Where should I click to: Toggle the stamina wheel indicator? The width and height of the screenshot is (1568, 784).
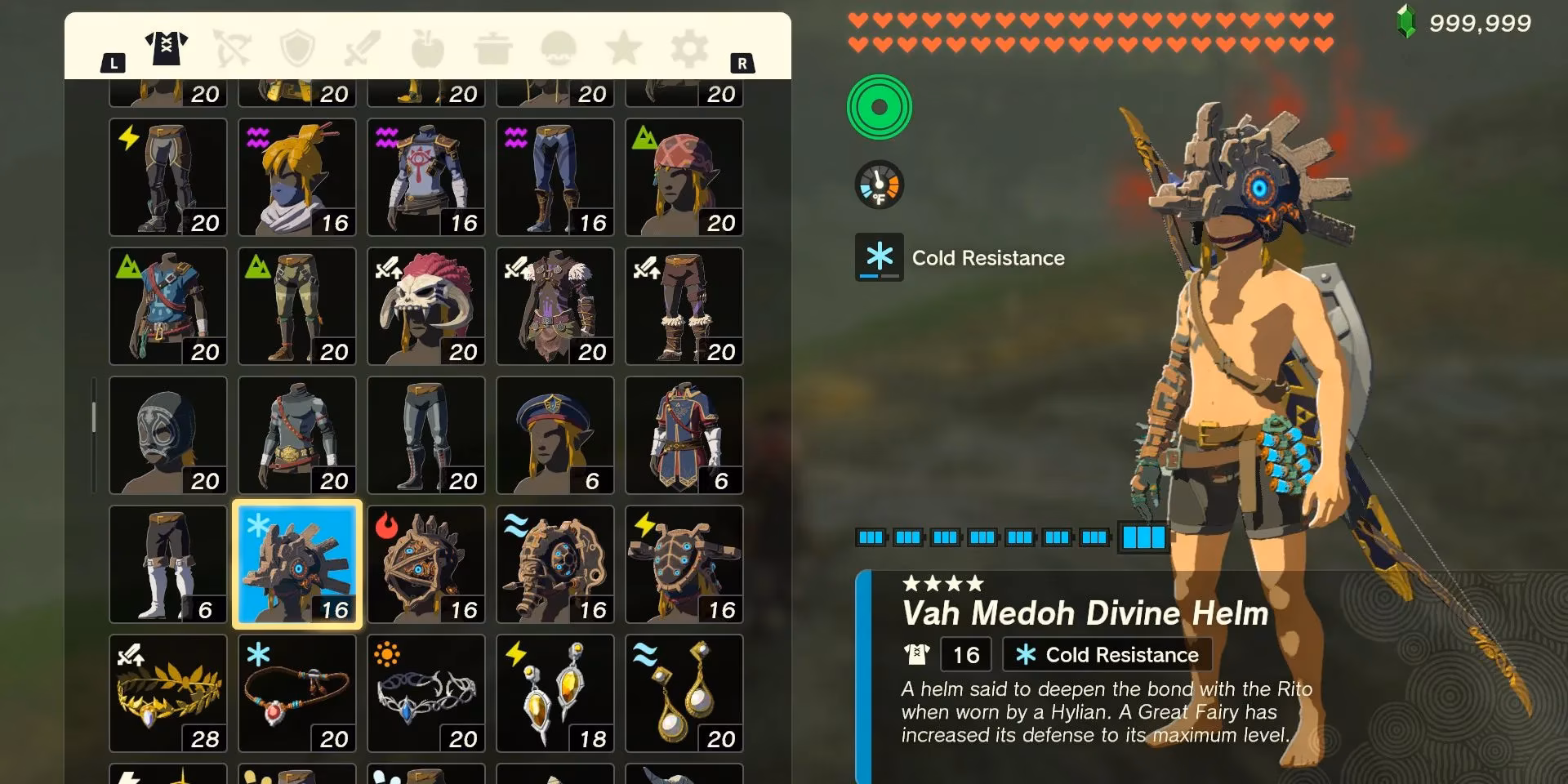point(880,107)
